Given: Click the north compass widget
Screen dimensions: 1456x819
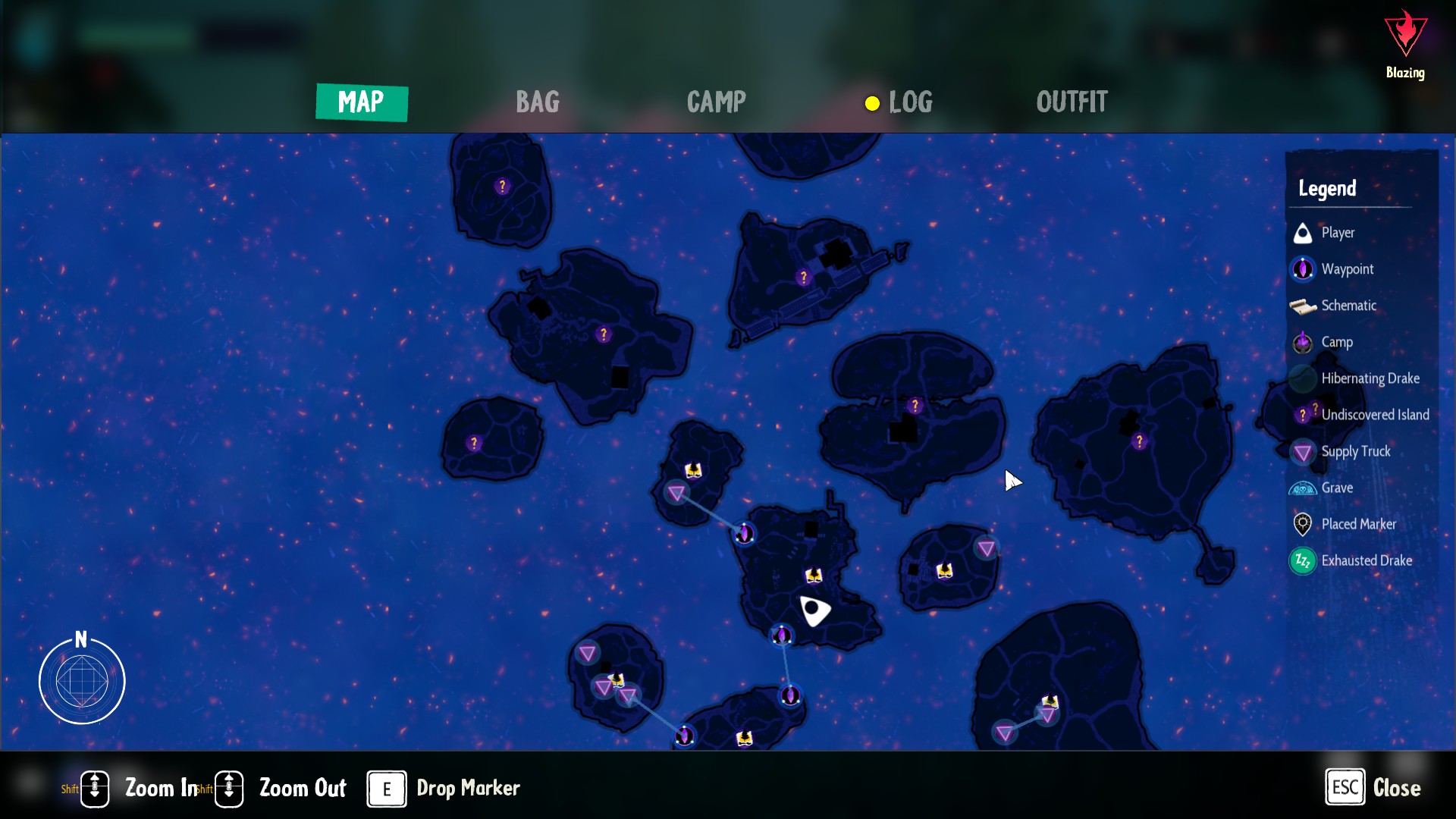Looking at the screenshot, I should click(x=82, y=680).
